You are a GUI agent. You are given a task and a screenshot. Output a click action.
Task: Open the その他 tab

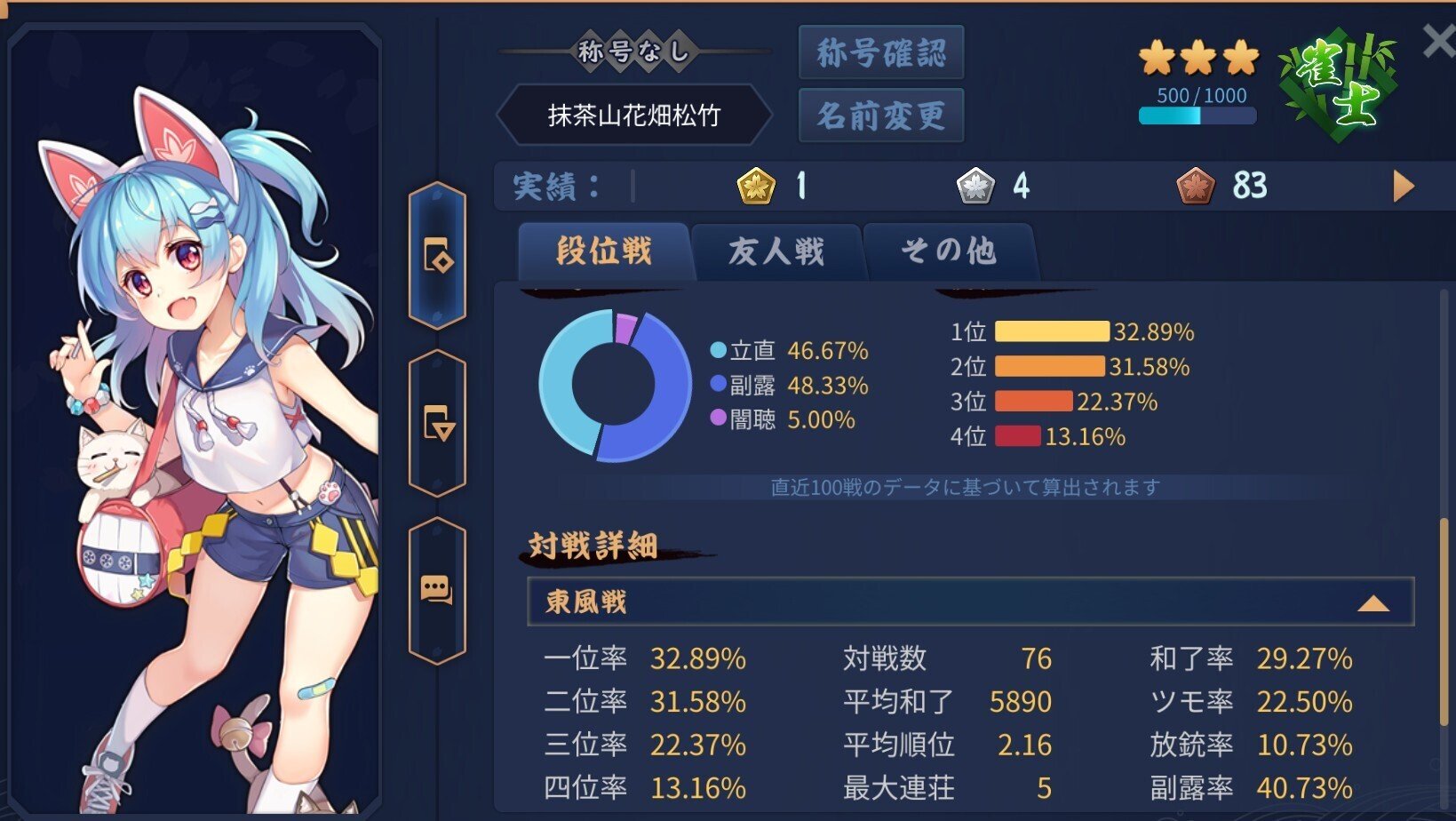click(949, 251)
